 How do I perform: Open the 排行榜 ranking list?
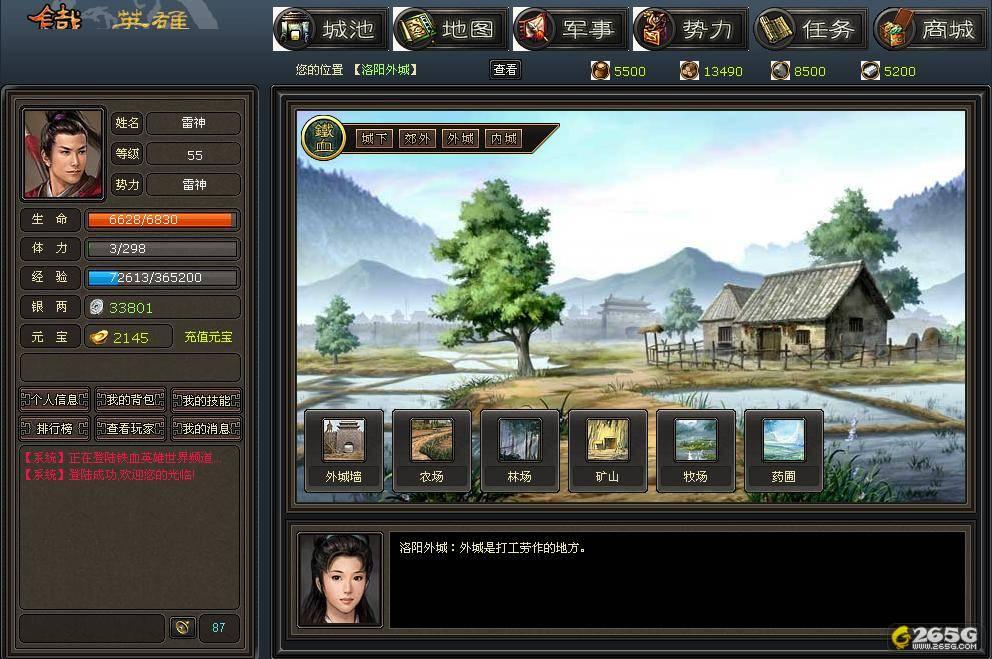(55, 429)
